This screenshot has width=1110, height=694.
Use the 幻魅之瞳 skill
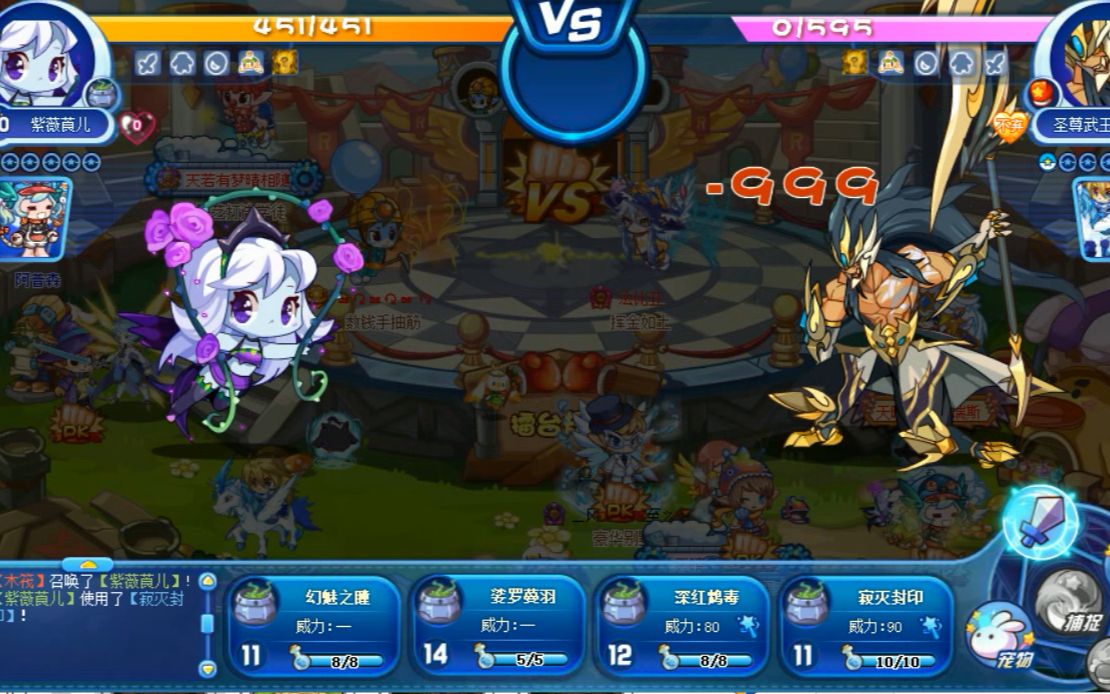(x=313, y=626)
